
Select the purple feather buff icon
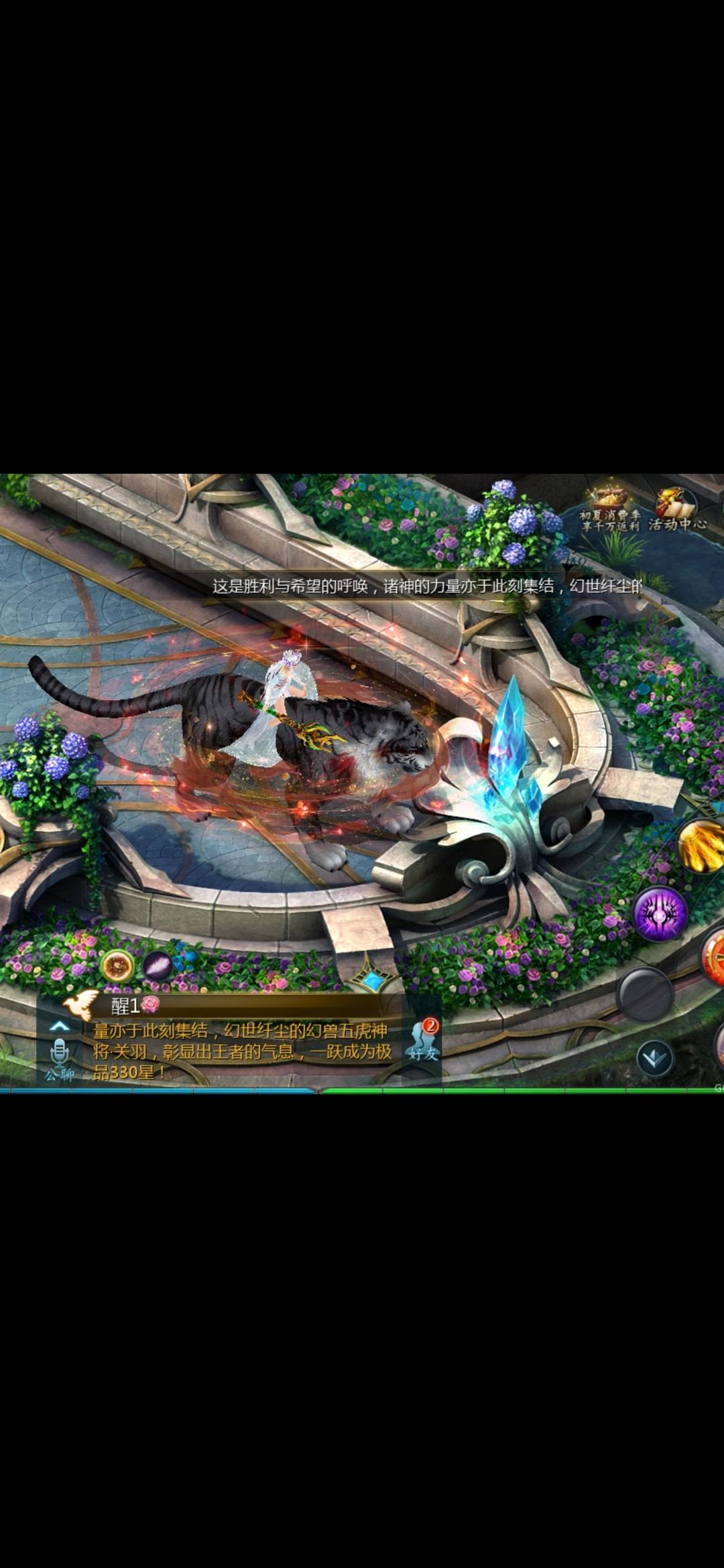[158, 967]
